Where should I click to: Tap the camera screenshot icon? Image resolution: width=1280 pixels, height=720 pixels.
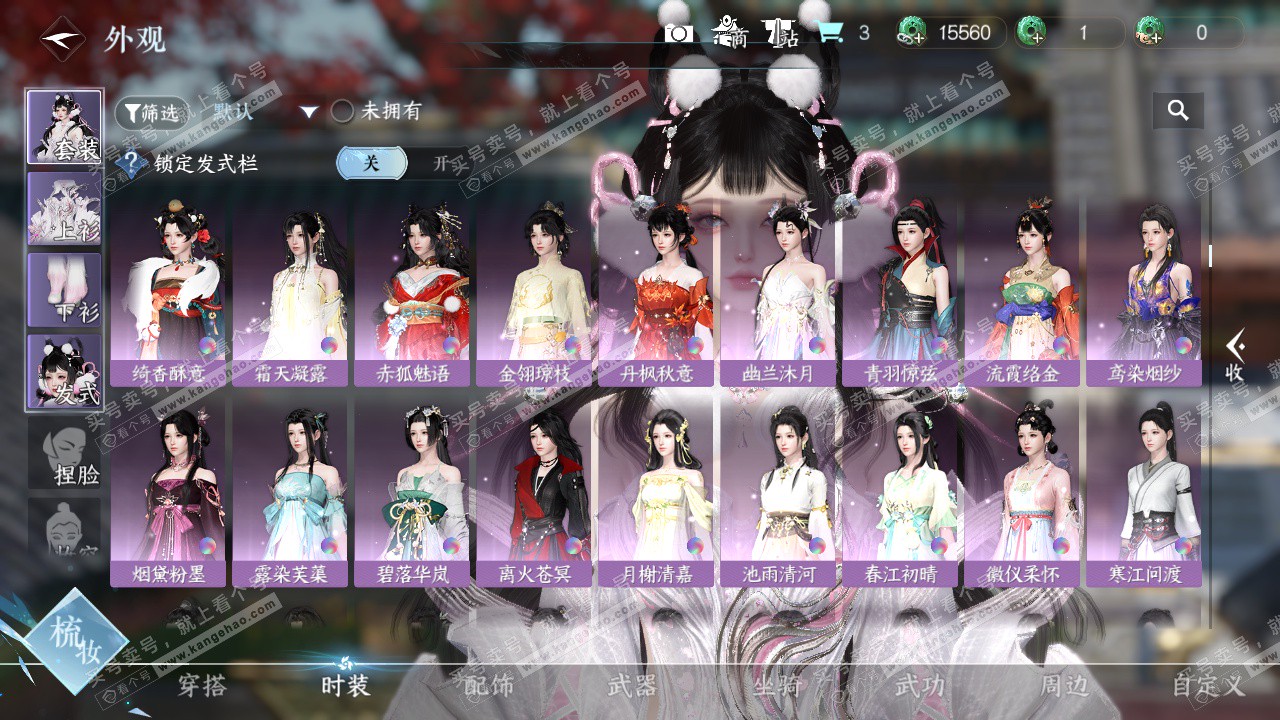click(679, 33)
